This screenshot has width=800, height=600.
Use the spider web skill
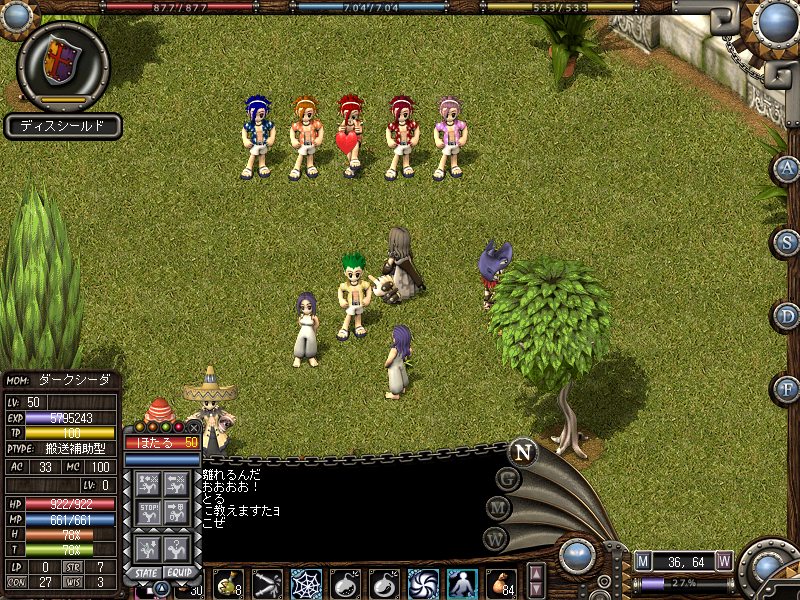coord(306,584)
